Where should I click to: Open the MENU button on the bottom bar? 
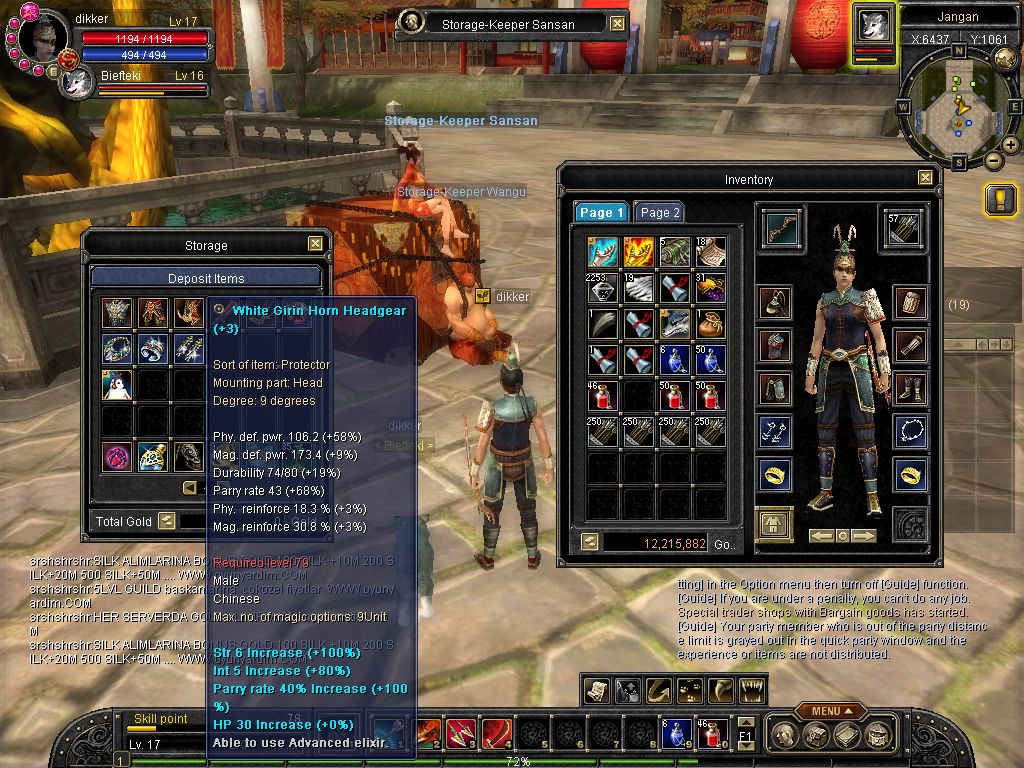(x=830, y=711)
